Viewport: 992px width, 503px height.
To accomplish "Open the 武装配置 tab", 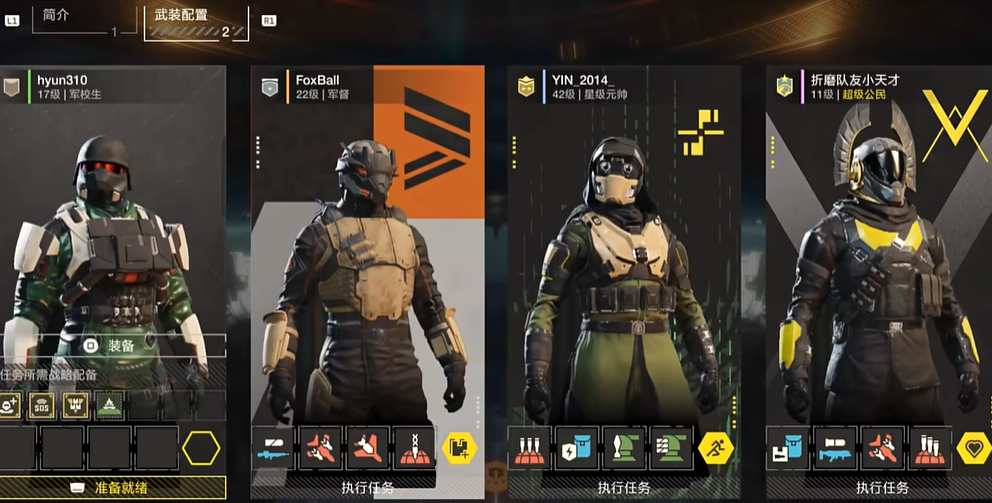I will click(x=183, y=16).
